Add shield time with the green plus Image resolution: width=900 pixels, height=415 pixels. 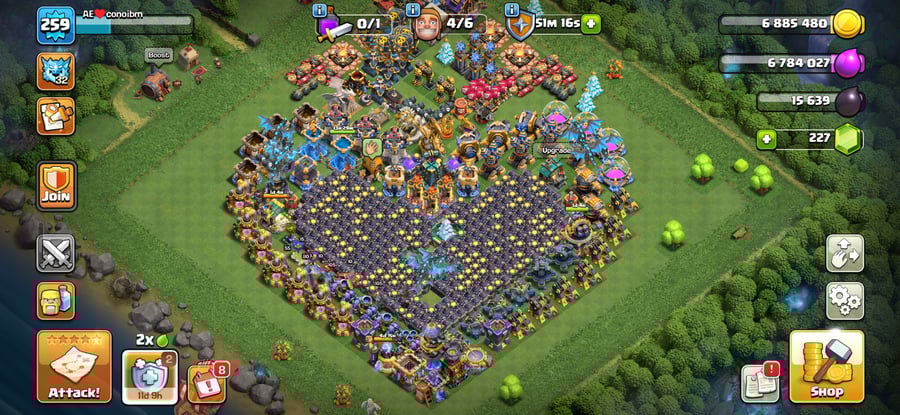(591, 23)
